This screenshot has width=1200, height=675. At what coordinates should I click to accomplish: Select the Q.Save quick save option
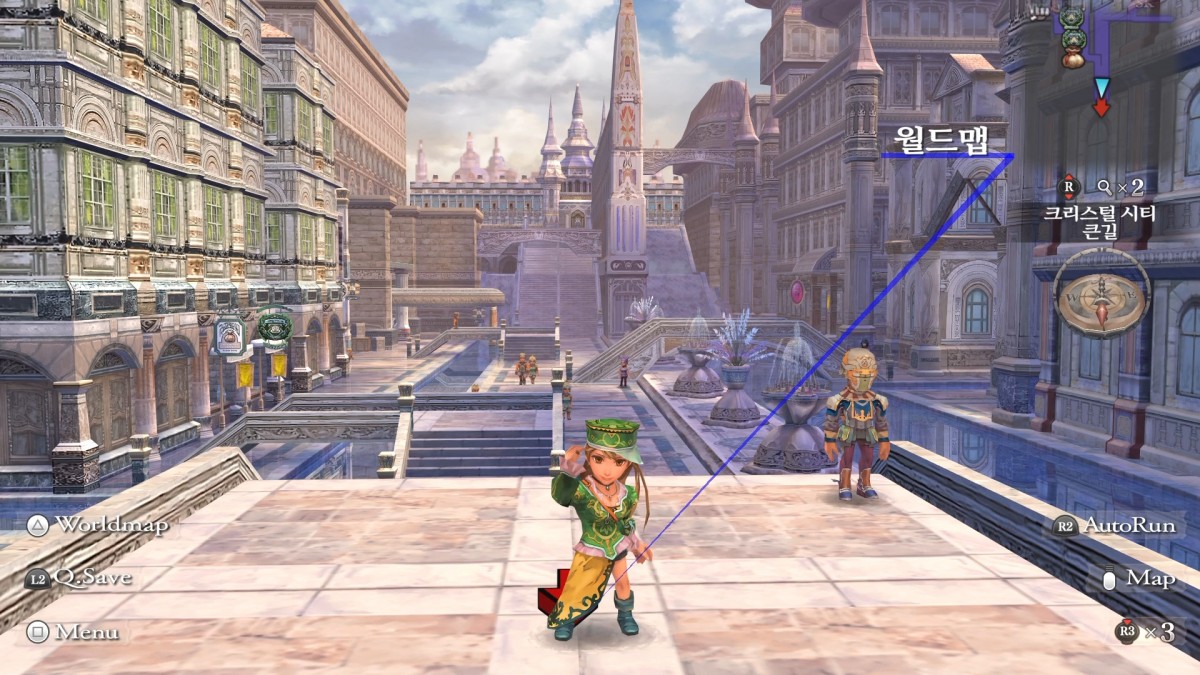click(x=80, y=577)
